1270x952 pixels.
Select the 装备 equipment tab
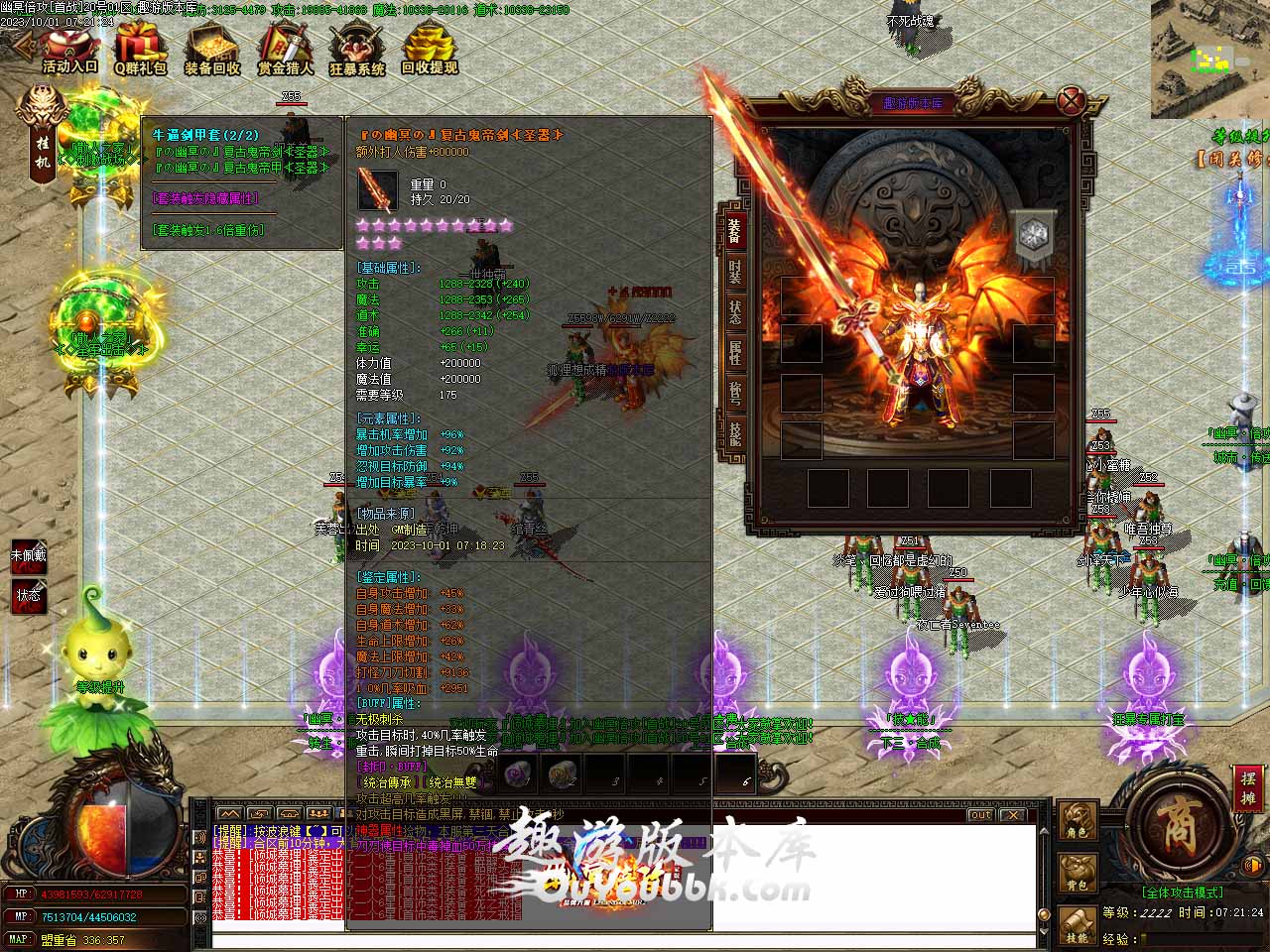734,231
